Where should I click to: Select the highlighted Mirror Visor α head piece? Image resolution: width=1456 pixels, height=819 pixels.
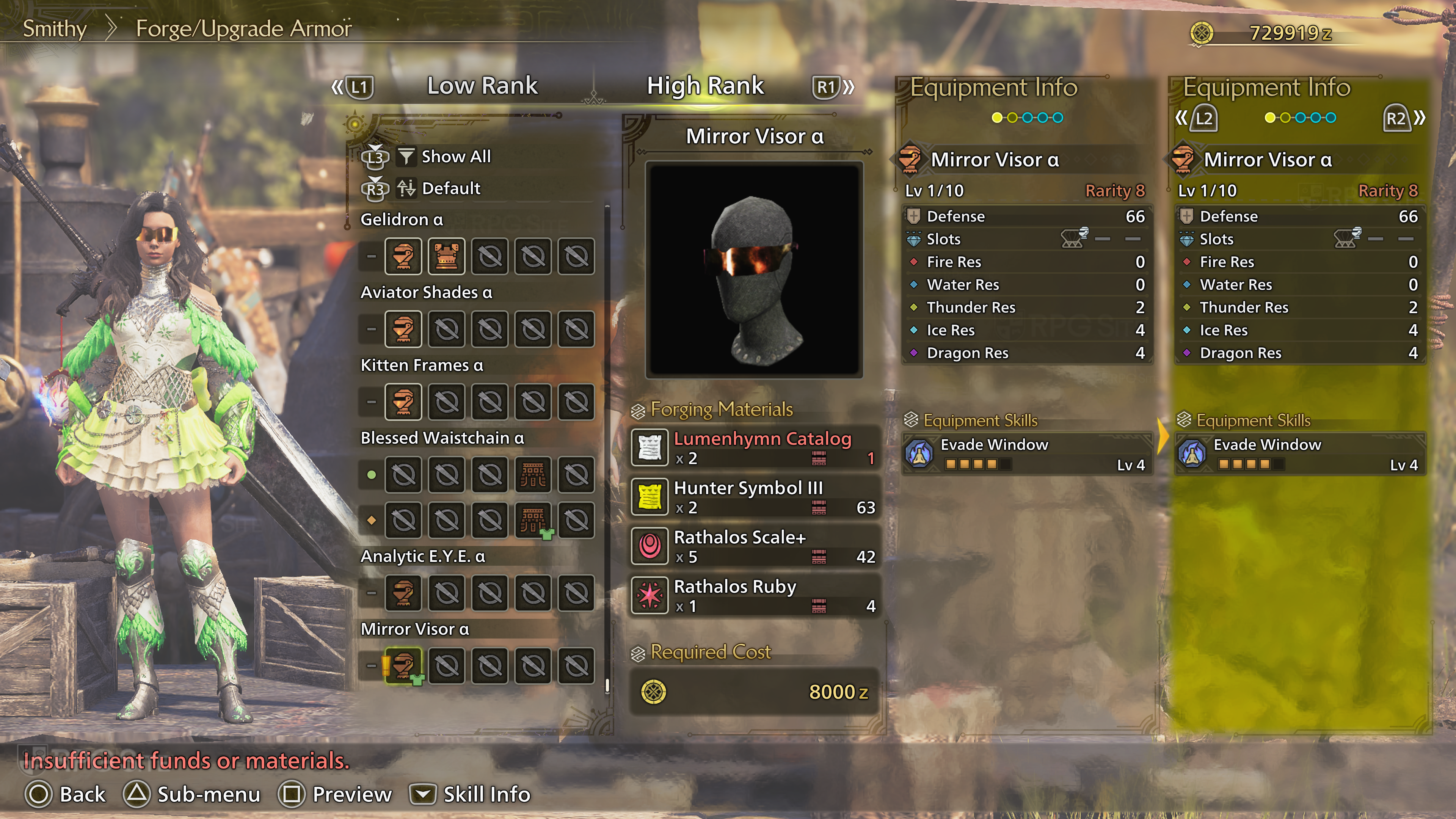403,666
